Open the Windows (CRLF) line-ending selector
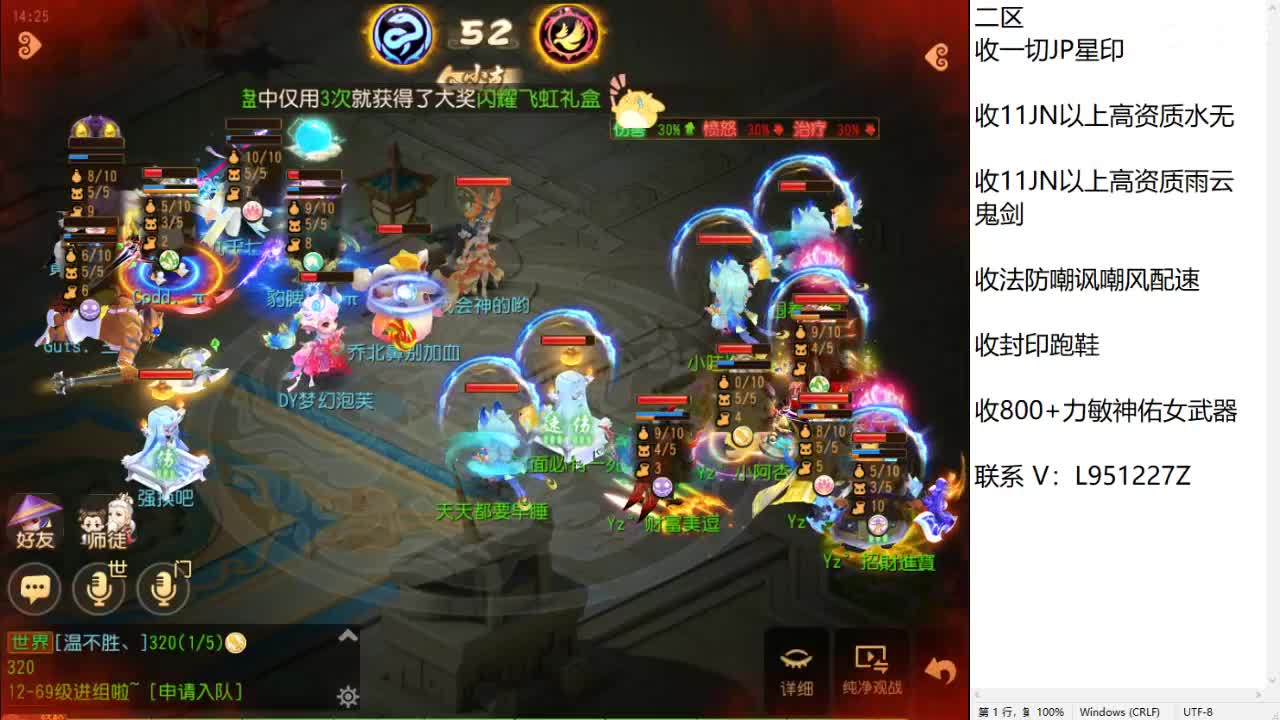This screenshot has height=720, width=1280. click(1119, 712)
